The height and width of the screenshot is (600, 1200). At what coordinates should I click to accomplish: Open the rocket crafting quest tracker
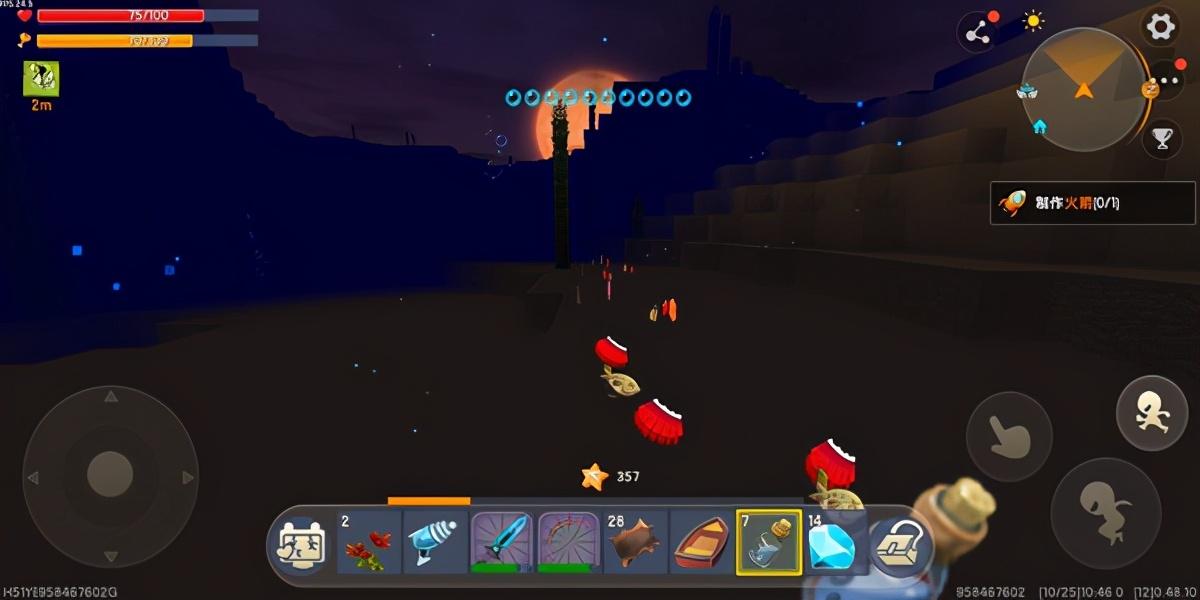pyautogui.click(x=1092, y=203)
